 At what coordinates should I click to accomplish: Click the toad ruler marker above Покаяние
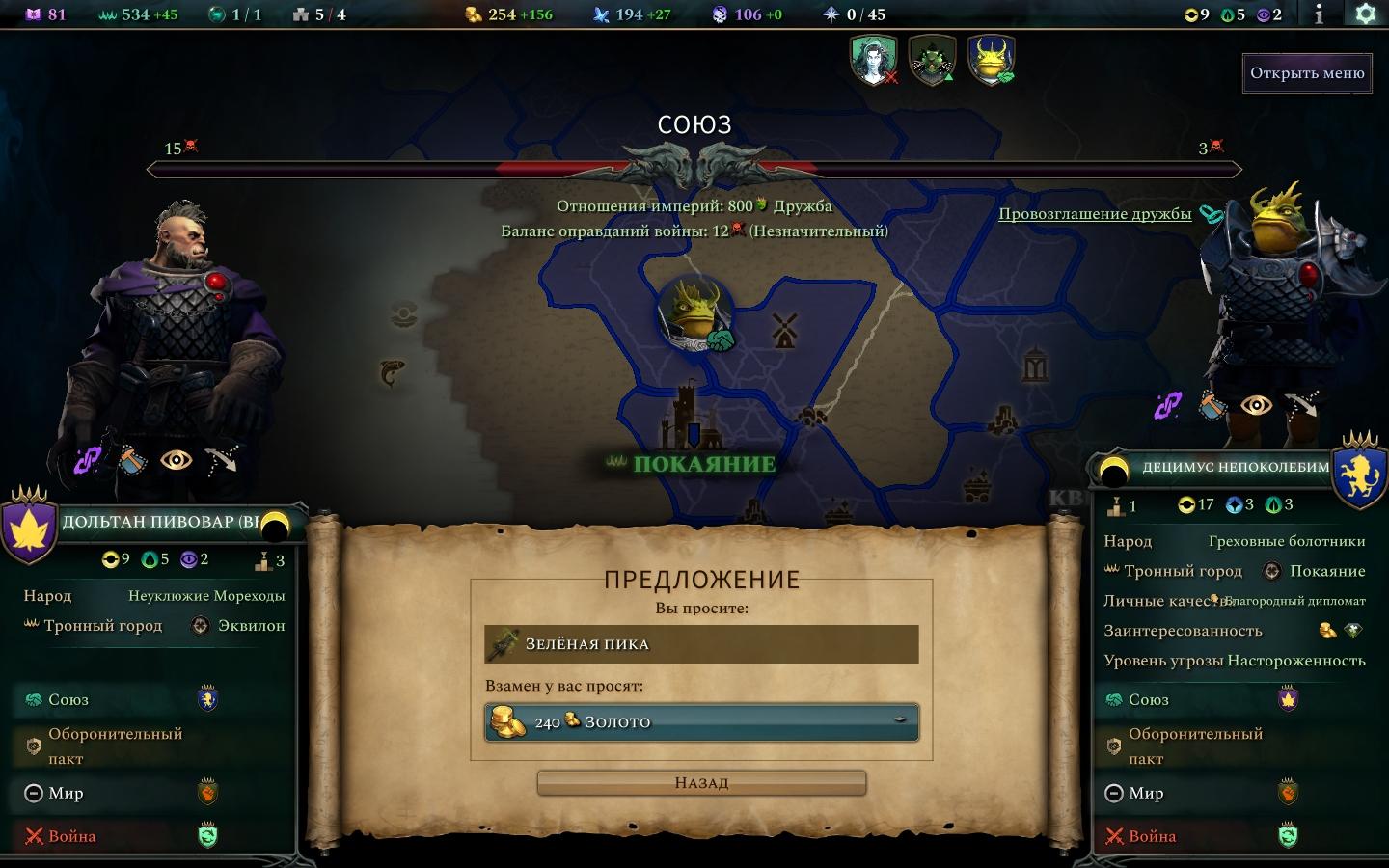pyautogui.click(x=695, y=313)
